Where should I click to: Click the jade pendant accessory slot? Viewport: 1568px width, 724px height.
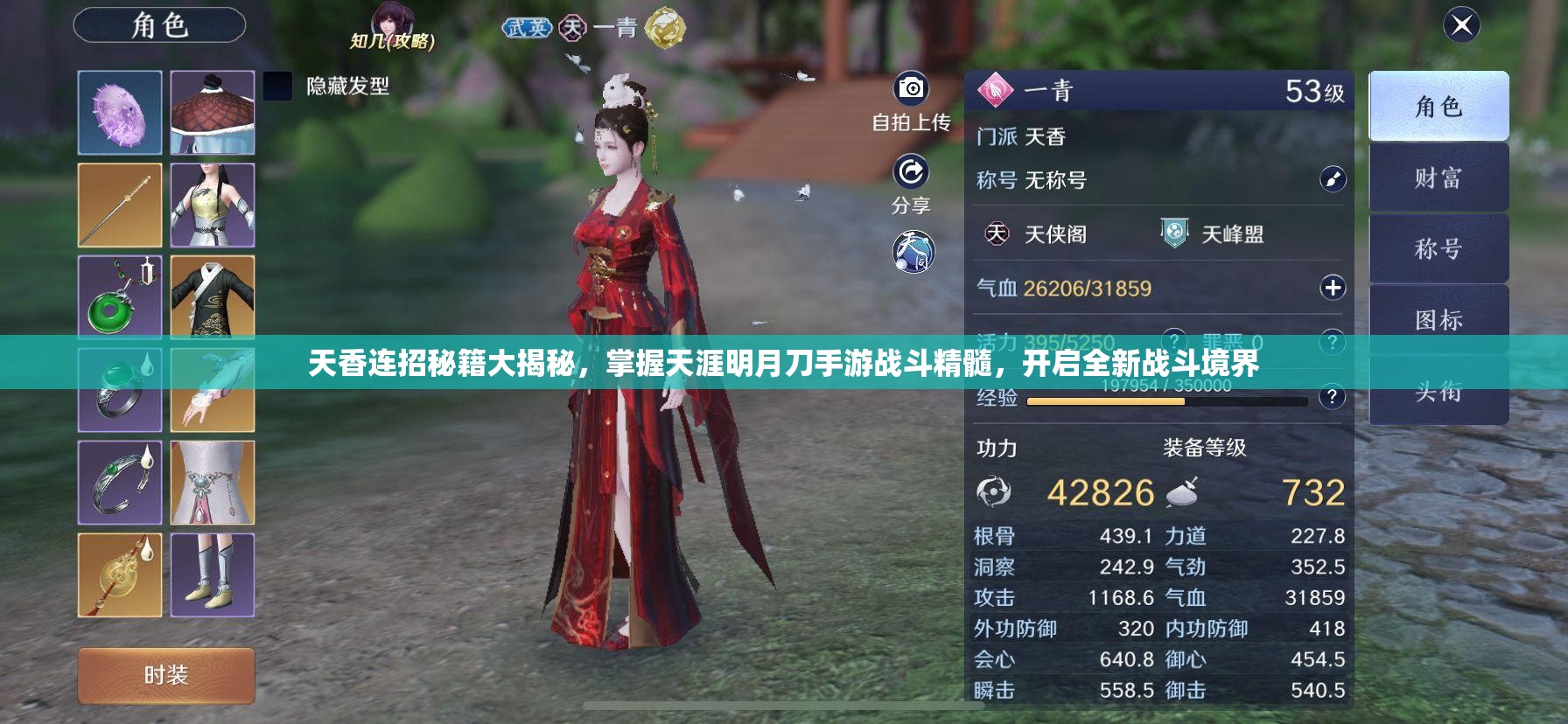pos(121,297)
